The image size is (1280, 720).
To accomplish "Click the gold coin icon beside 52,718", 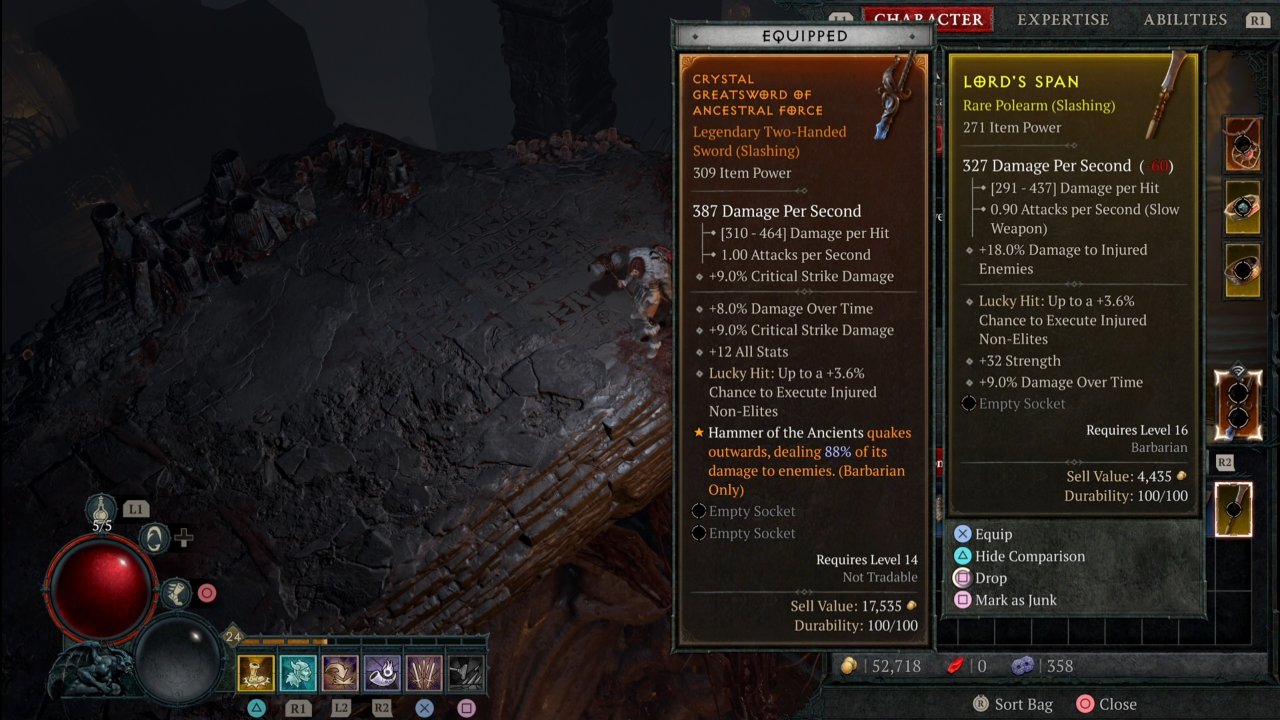I will pos(848,665).
